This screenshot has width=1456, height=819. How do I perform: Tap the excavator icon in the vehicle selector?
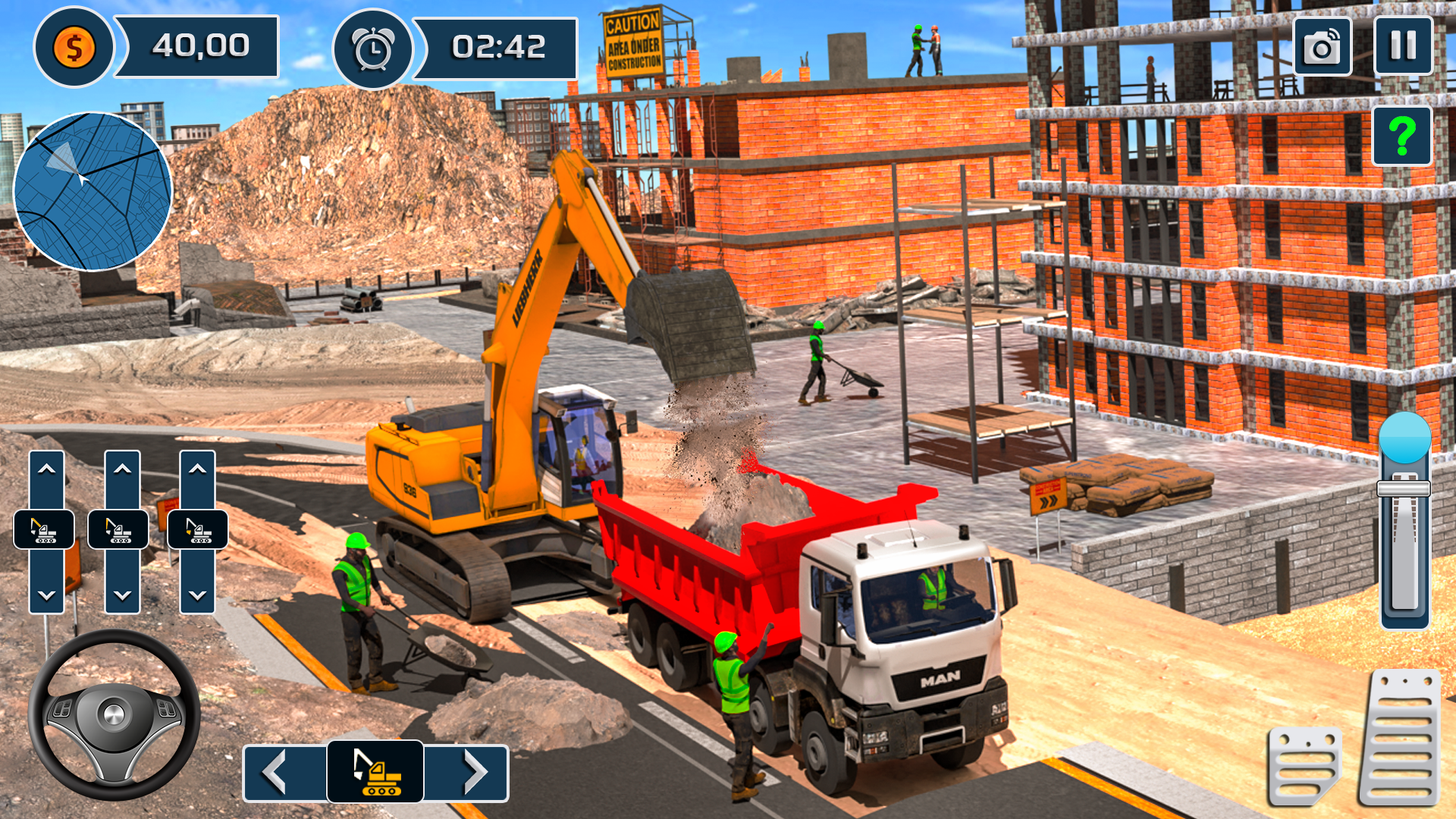377,771
